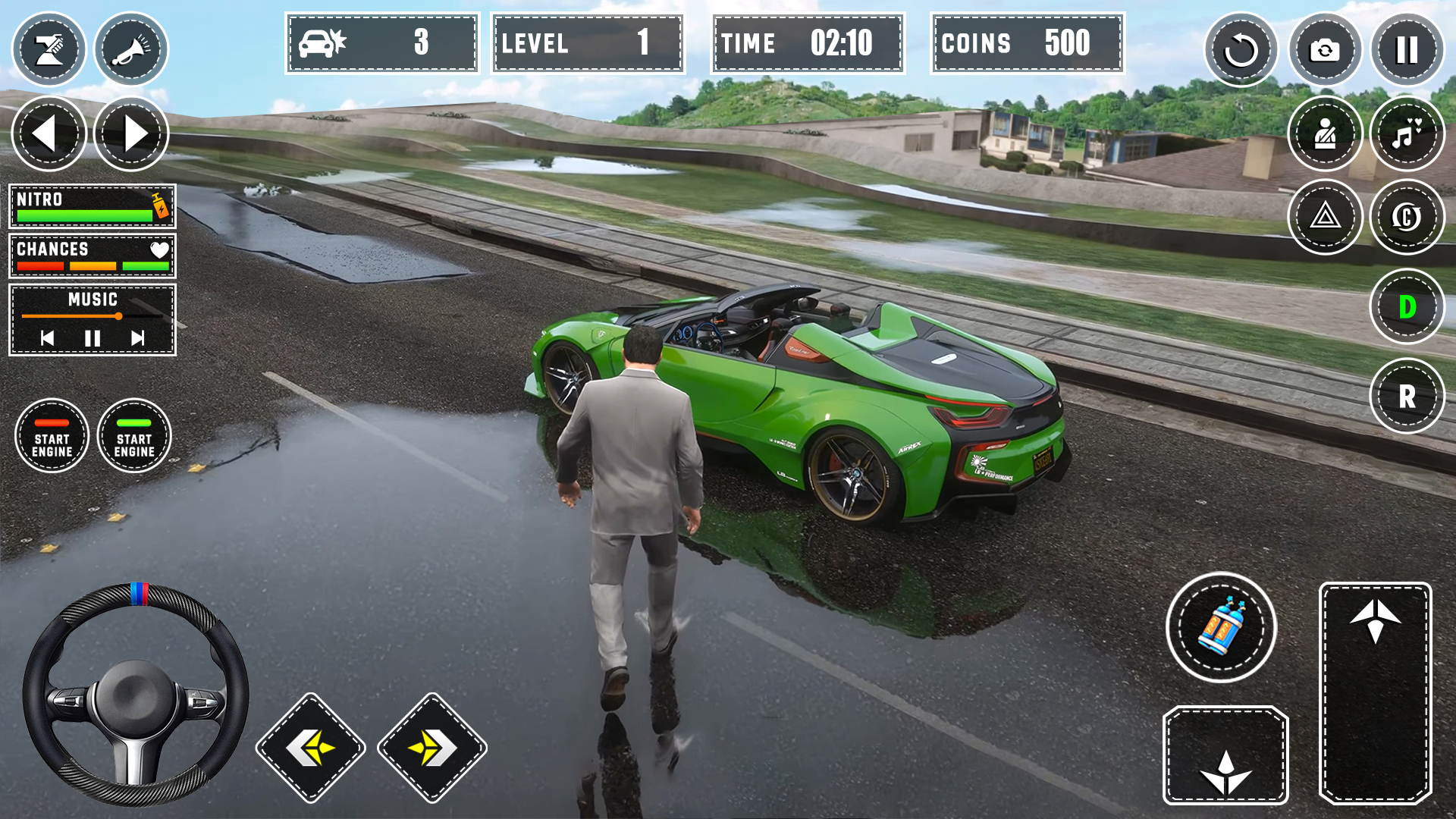Shift into Reverse gear
The height and width of the screenshot is (819, 1456).
[x=1407, y=396]
